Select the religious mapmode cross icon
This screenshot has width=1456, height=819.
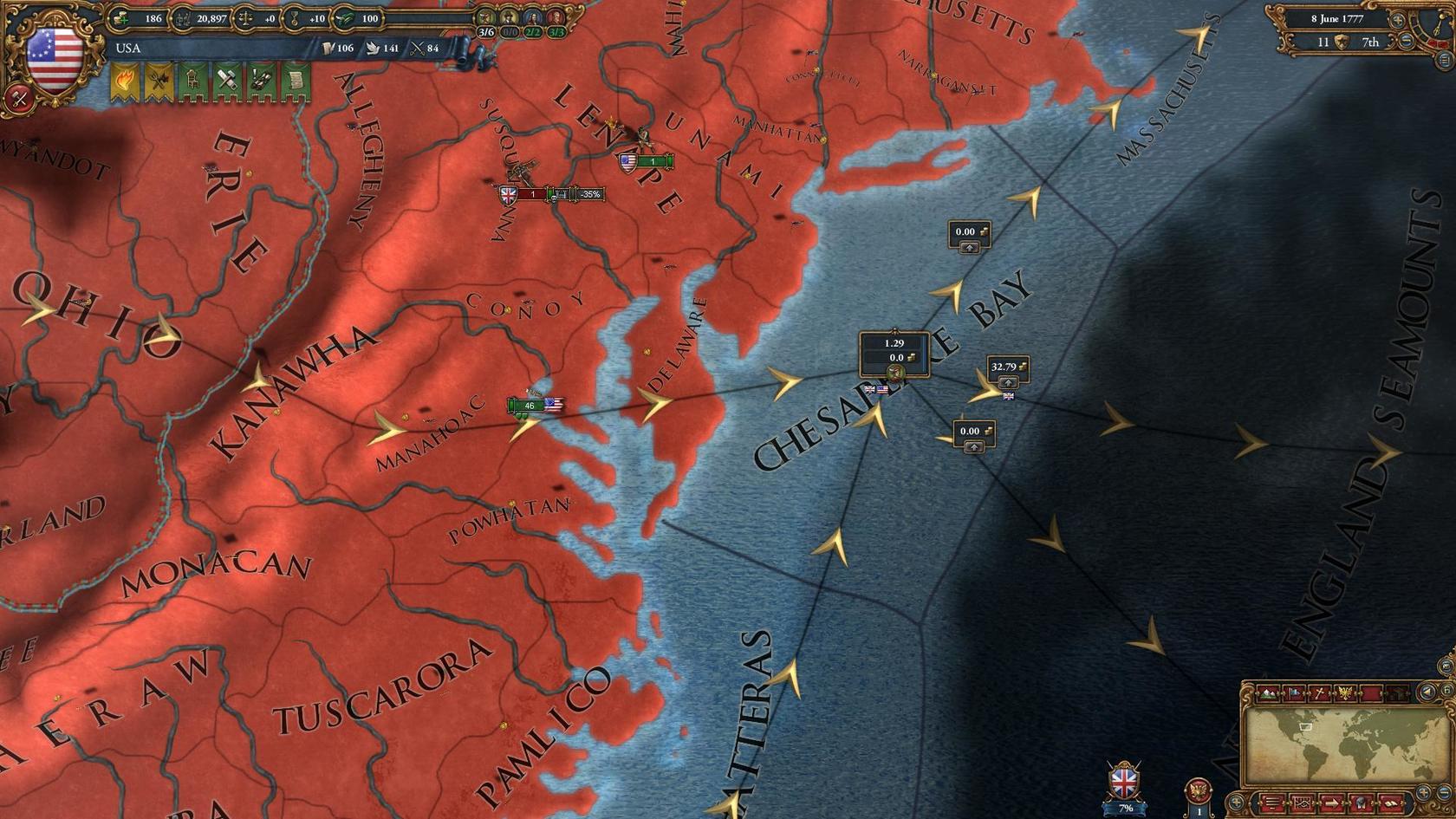[x=1321, y=693]
